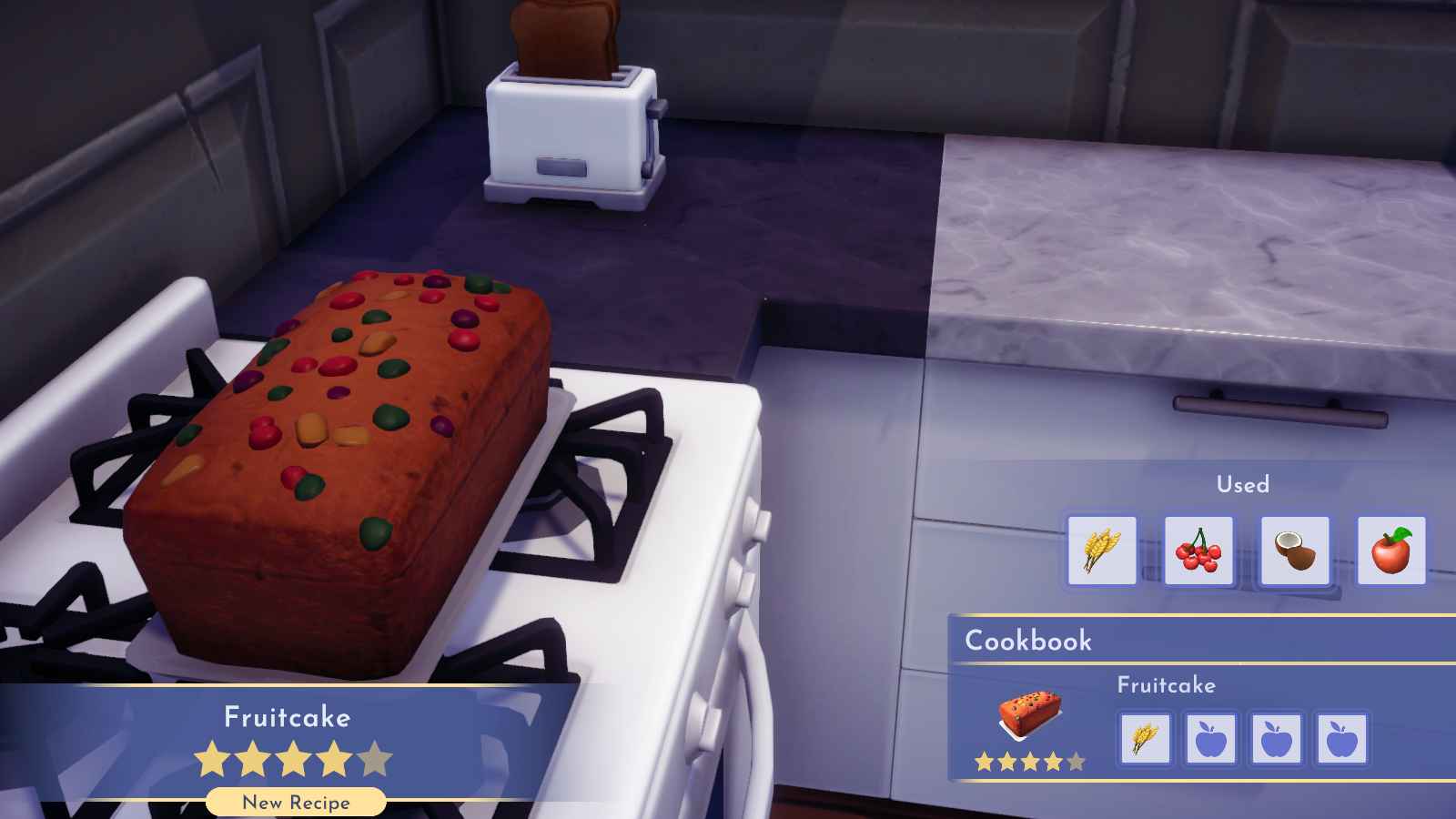Click the New Recipe badge
The width and height of the screenshot is (1456, 819).
295,803
